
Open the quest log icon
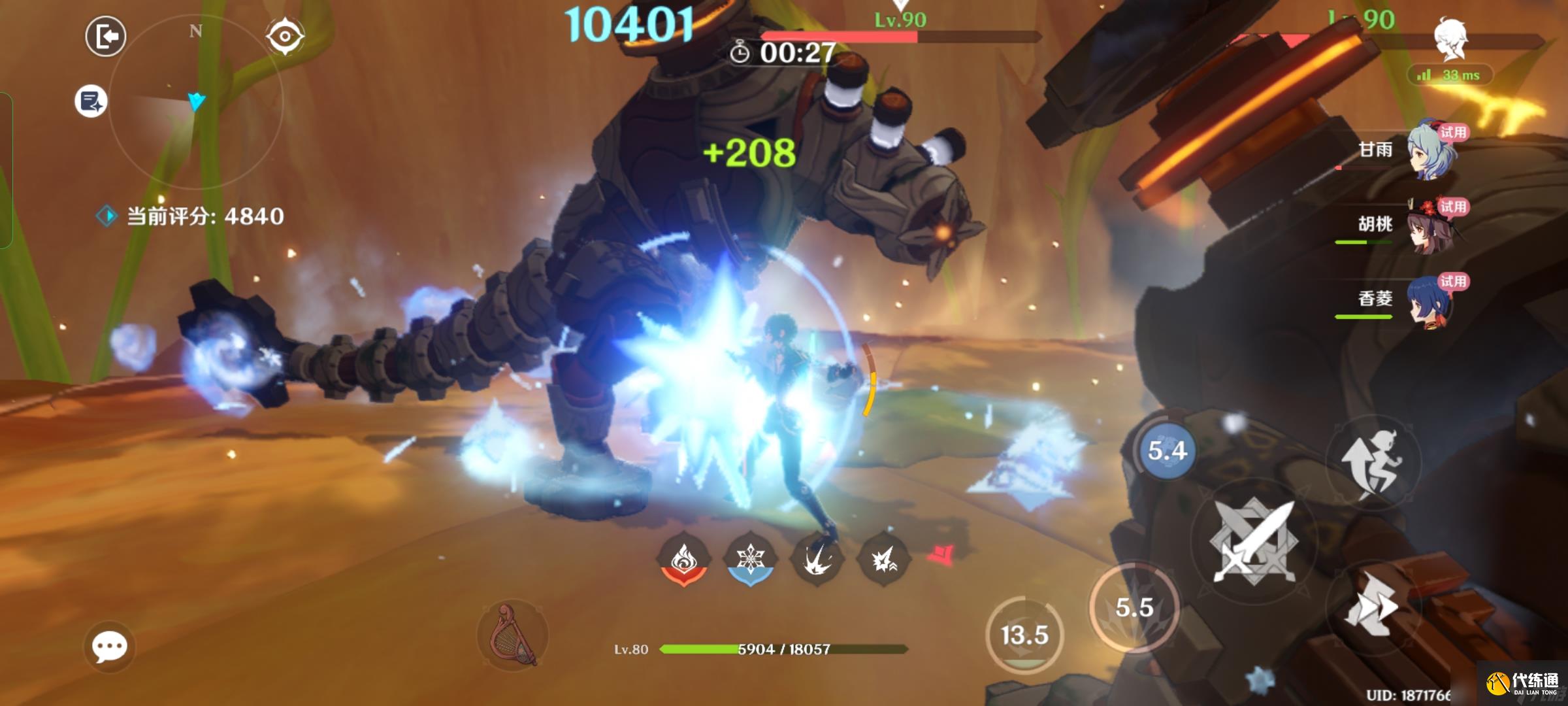tap(91, 101)
